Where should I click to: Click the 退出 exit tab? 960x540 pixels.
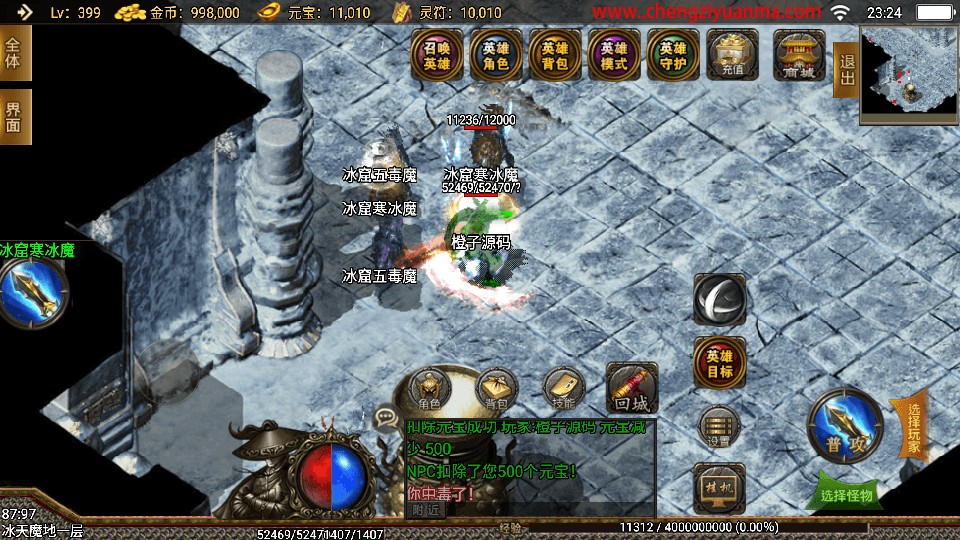[847, 70]
